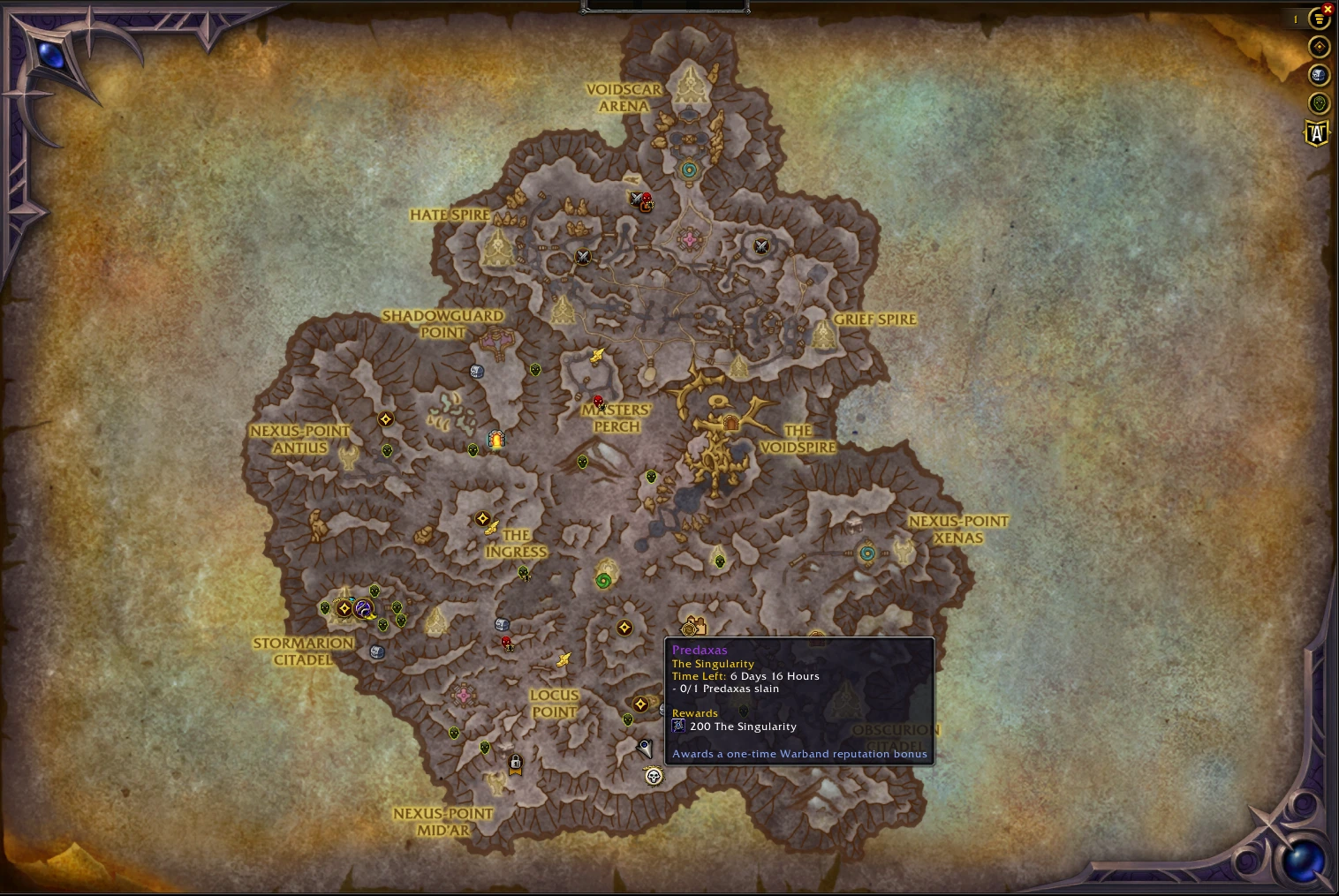
Task: Select the chest marker below Shadowguard Point
Action: tap(477, 372)
